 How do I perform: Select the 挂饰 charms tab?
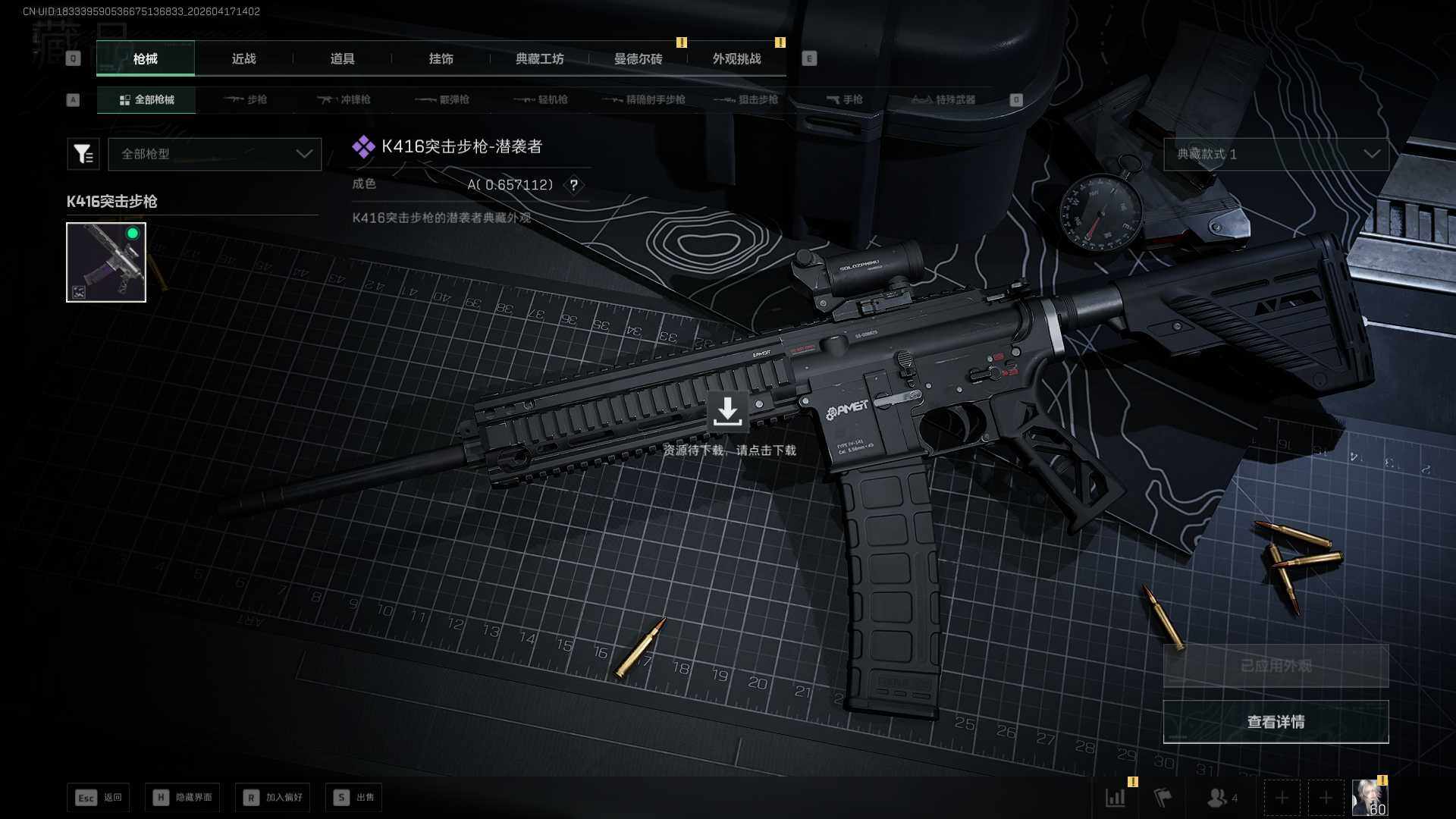tap(441, 58)
